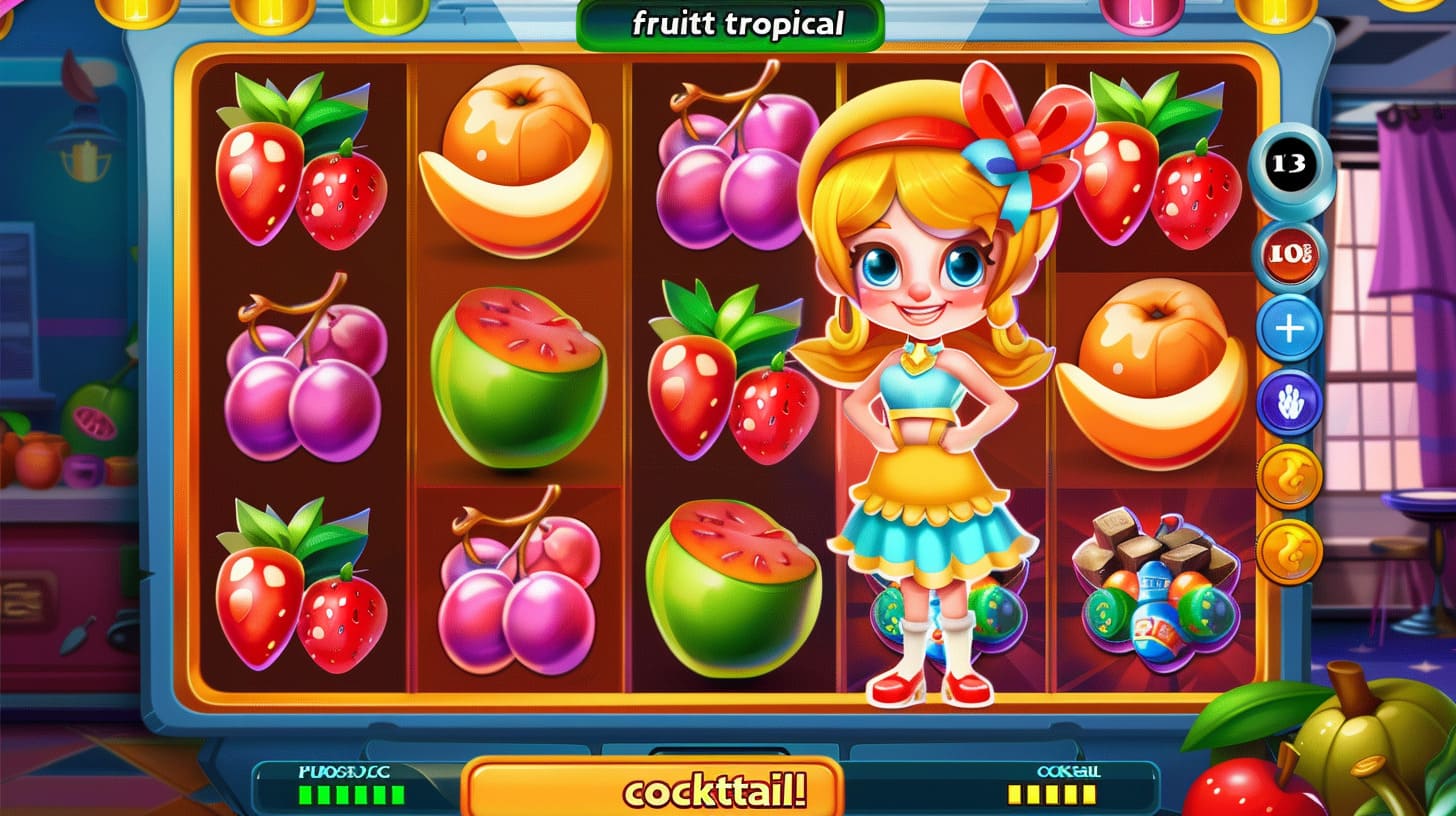1456x816 pixels.
Task: Tap the blue plus button
Action: click(x=1290, y=328)
